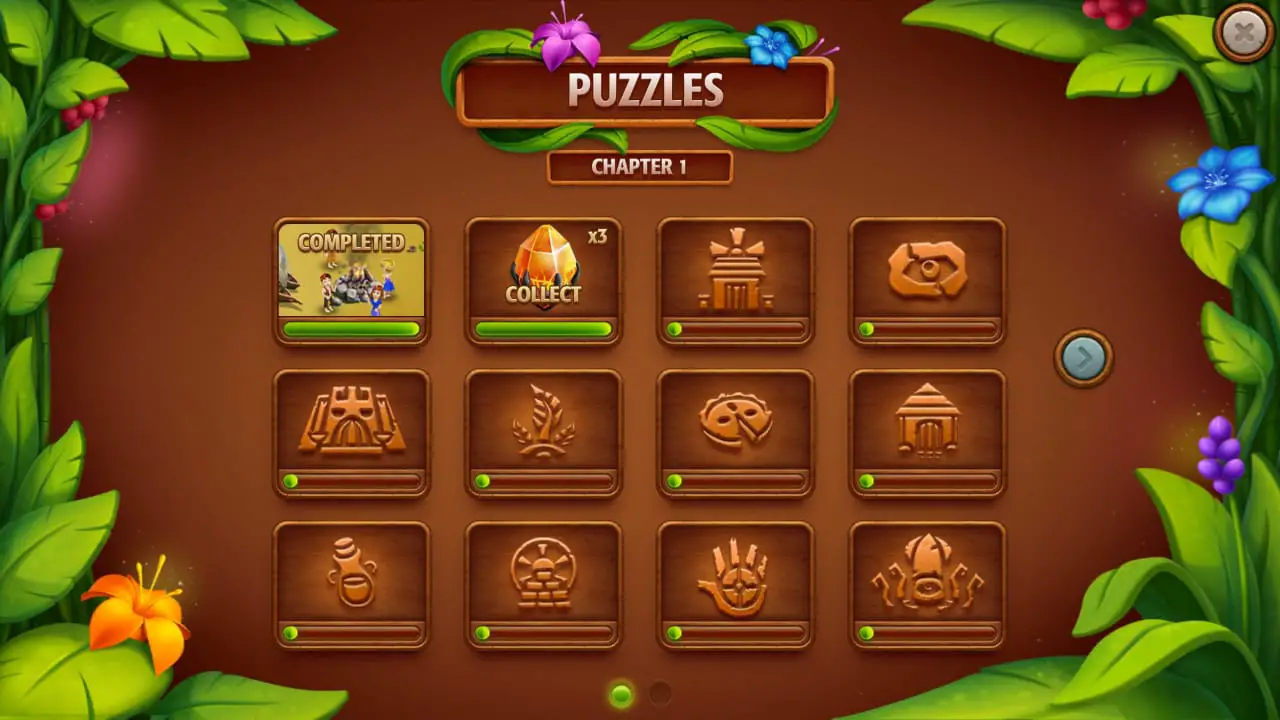Close the Puzzles screen
The width and height of the screenshot is (1280, 720).
pos(1243,34)
